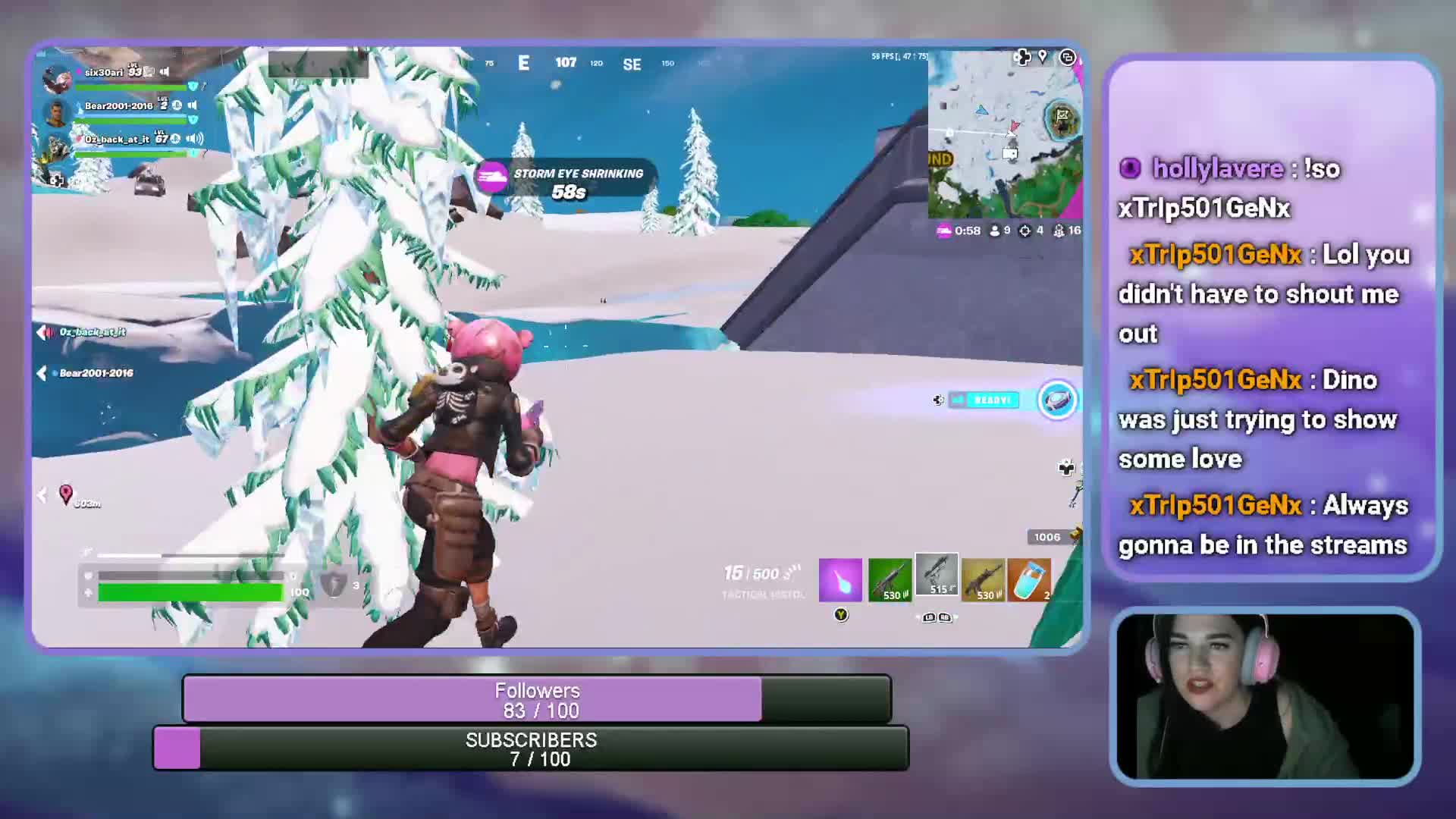
Task: Select squad member Bear2001-2016
Action: [x=118, y=106]
